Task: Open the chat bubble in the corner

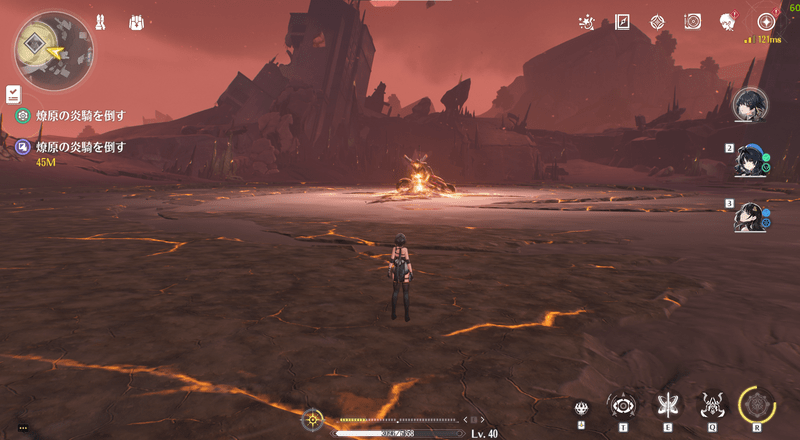Action: [x=23, y=427]
